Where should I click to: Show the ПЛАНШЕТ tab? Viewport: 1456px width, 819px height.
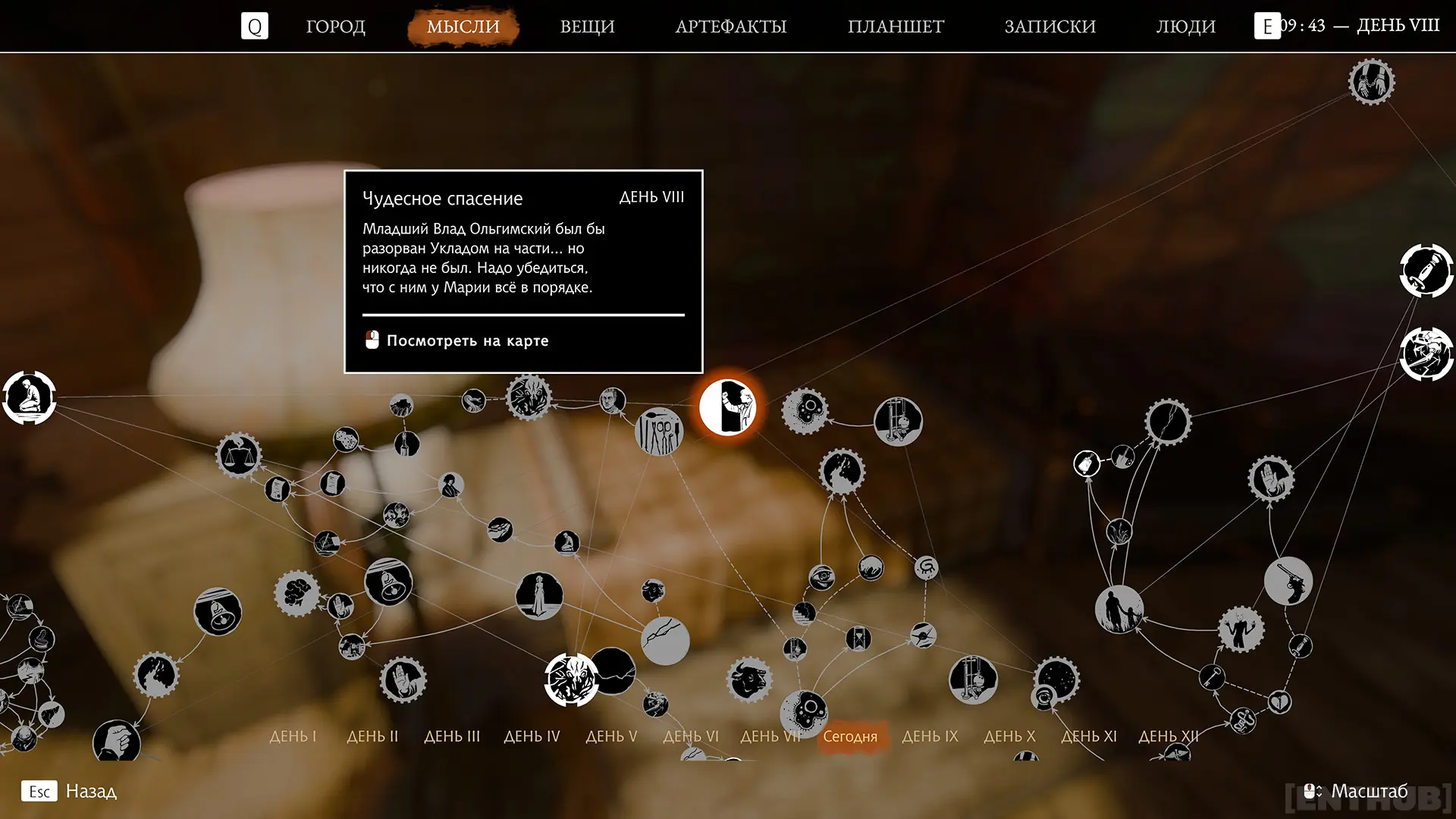click(896, 27)
